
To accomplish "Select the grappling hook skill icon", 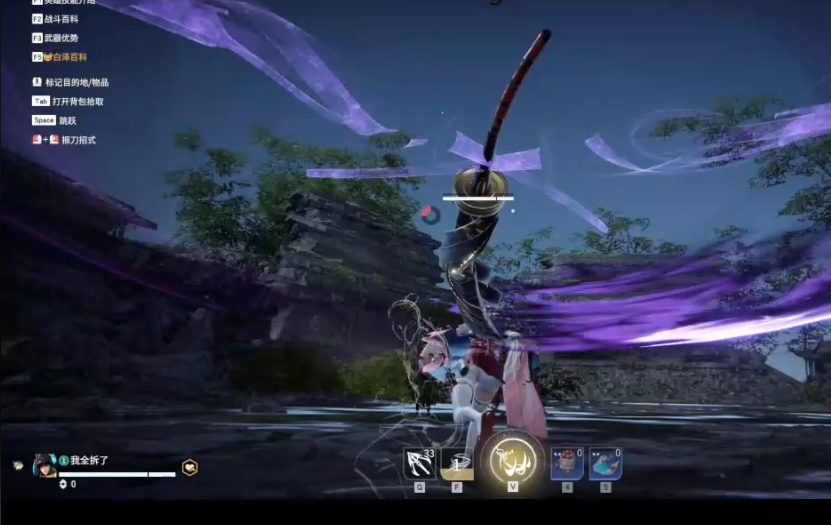I will (x=418, y=463).
